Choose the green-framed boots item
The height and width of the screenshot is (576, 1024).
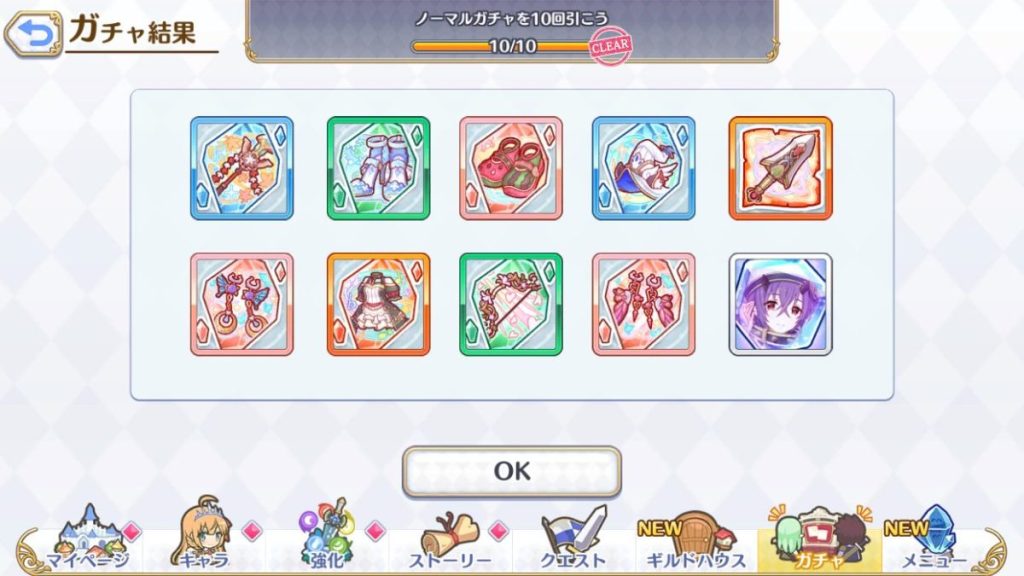tap(378, 168)
